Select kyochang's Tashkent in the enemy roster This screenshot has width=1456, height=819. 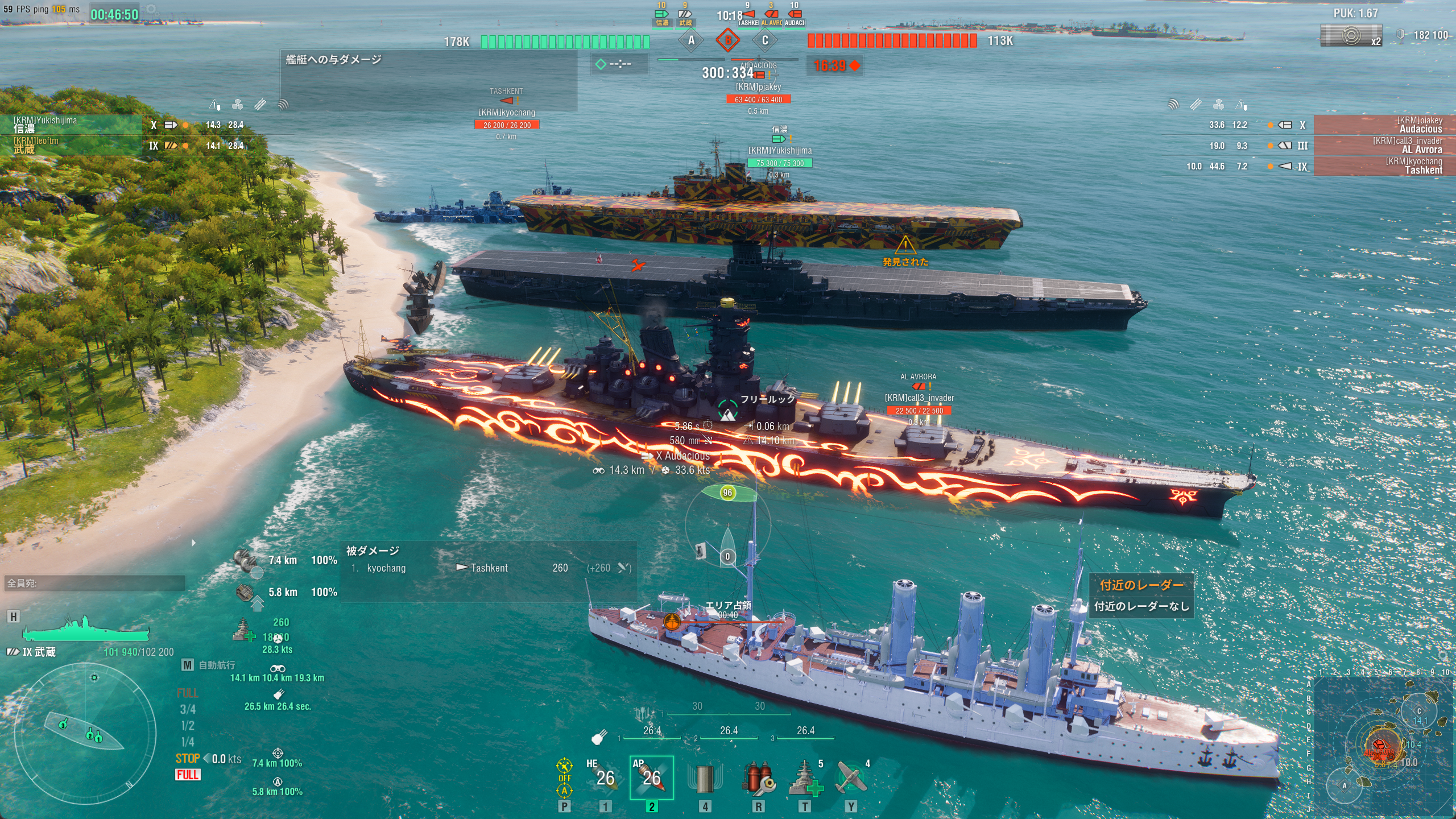[1383, 166]
